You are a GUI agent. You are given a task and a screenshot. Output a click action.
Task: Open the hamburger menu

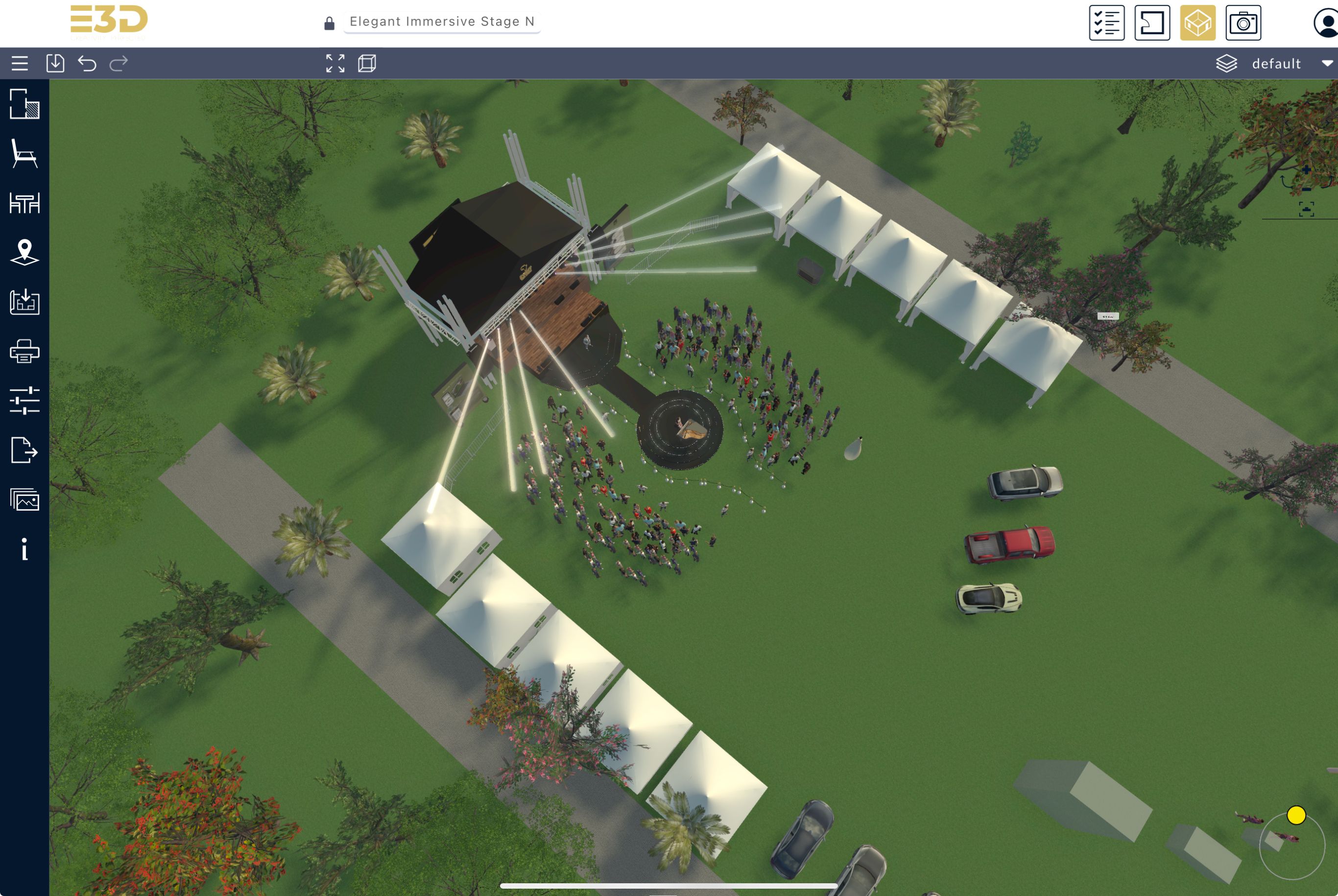20,64
